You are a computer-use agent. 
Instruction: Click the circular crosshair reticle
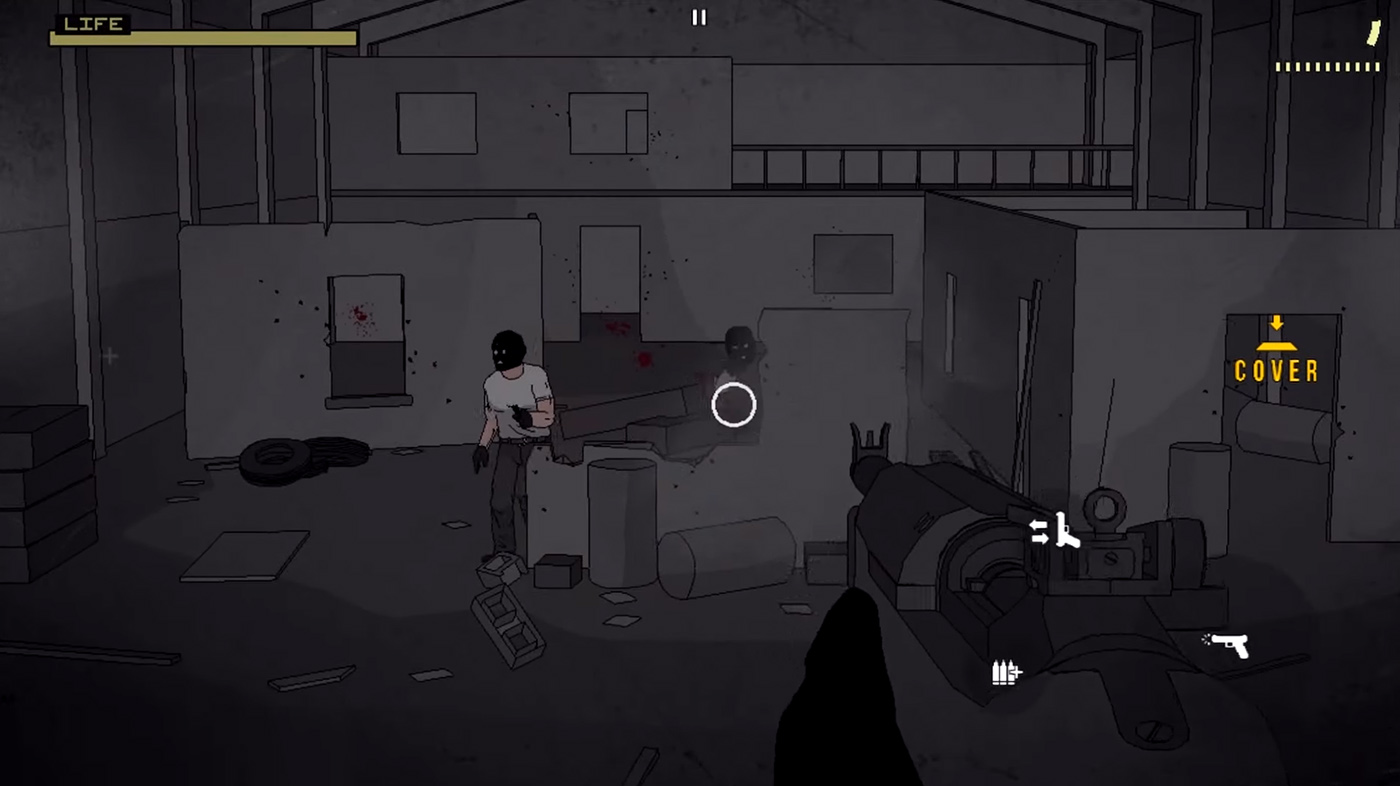733,405
